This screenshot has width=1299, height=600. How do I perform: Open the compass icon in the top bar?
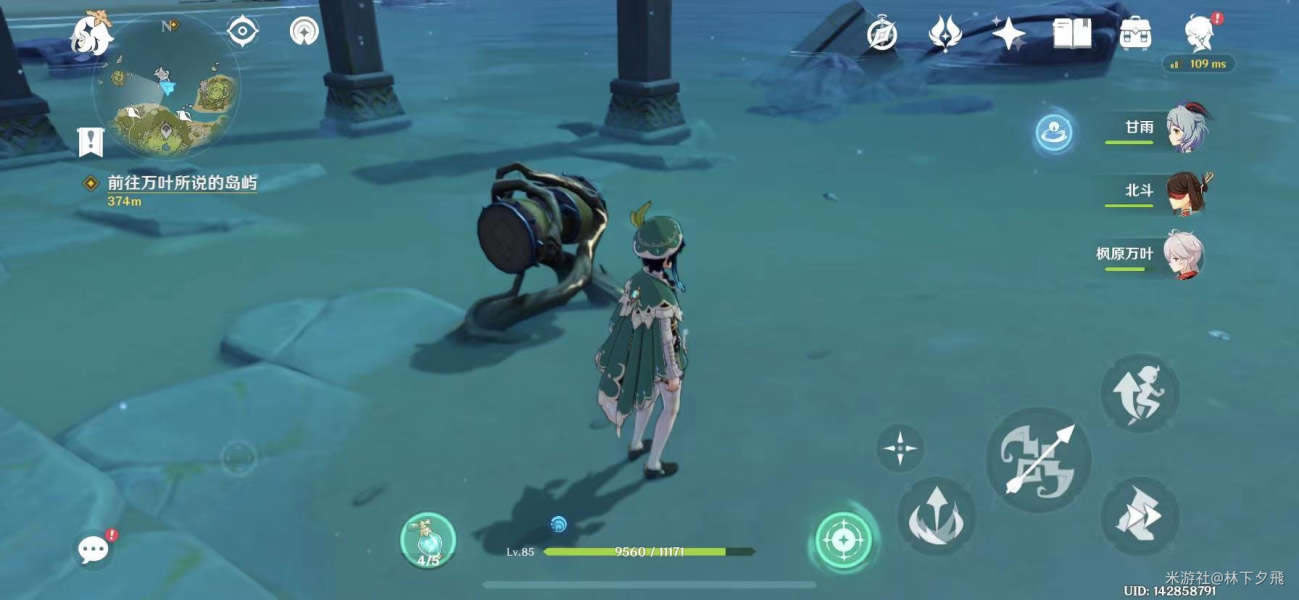881,34
